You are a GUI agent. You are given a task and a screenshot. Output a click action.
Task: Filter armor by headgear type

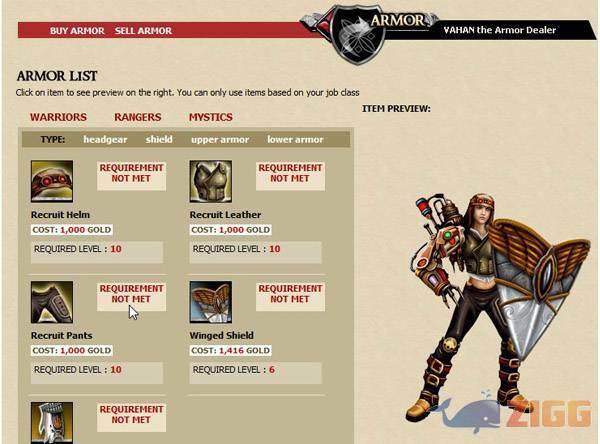[105, 140]
